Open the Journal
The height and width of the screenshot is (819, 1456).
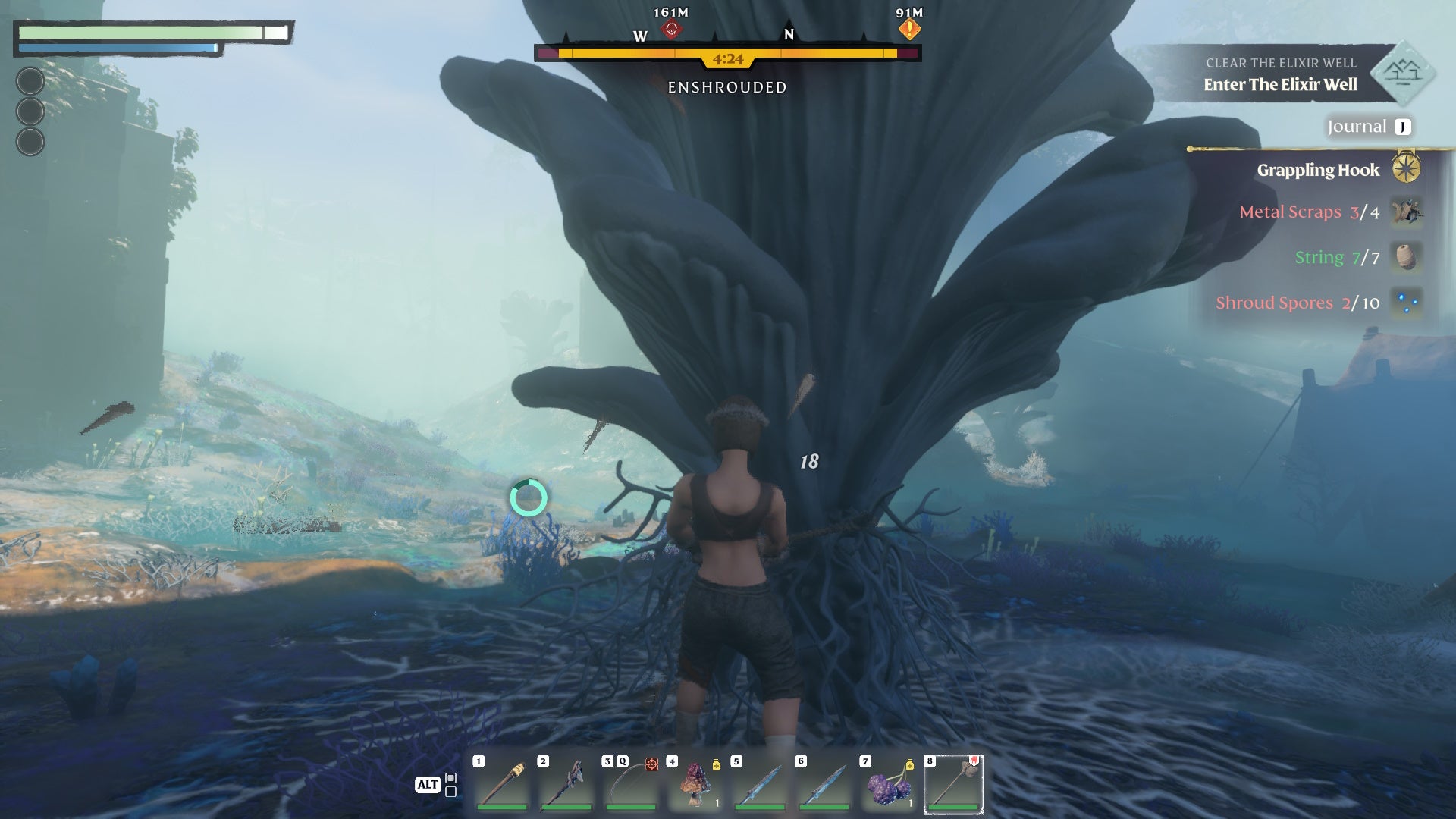pos(1368,127)
